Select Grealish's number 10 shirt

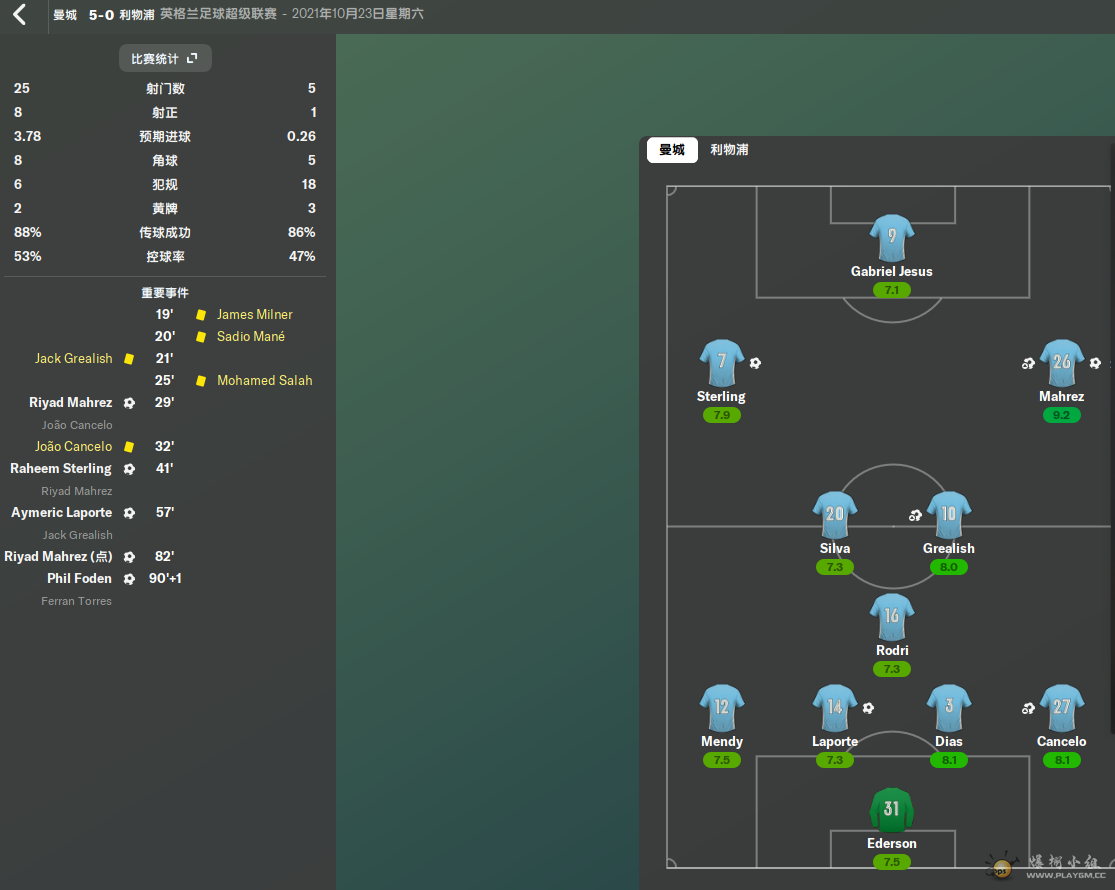pos(948,515)
